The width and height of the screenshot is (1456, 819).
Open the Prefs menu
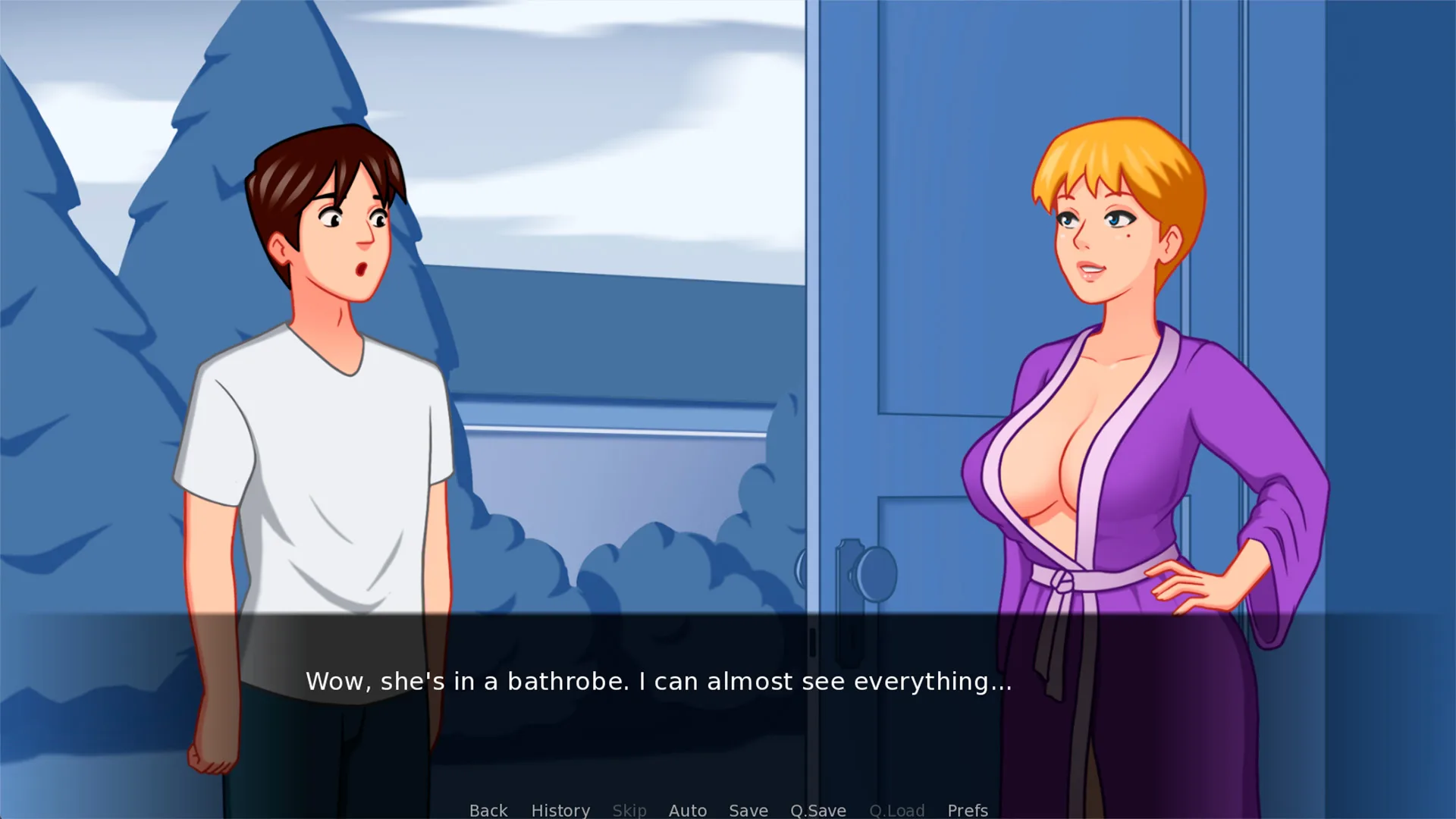(967, 810)
